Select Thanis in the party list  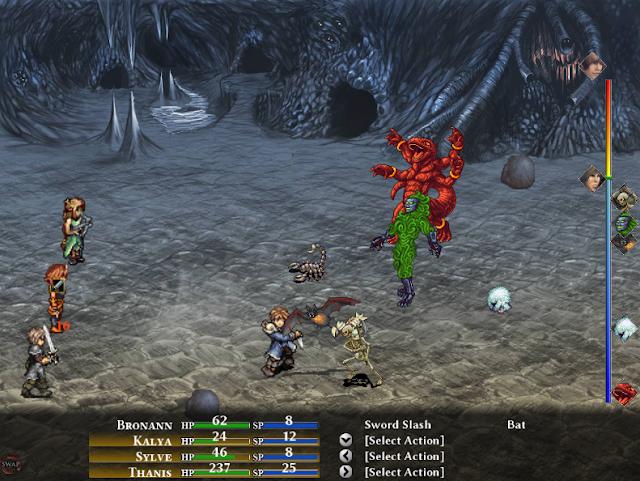149,472
